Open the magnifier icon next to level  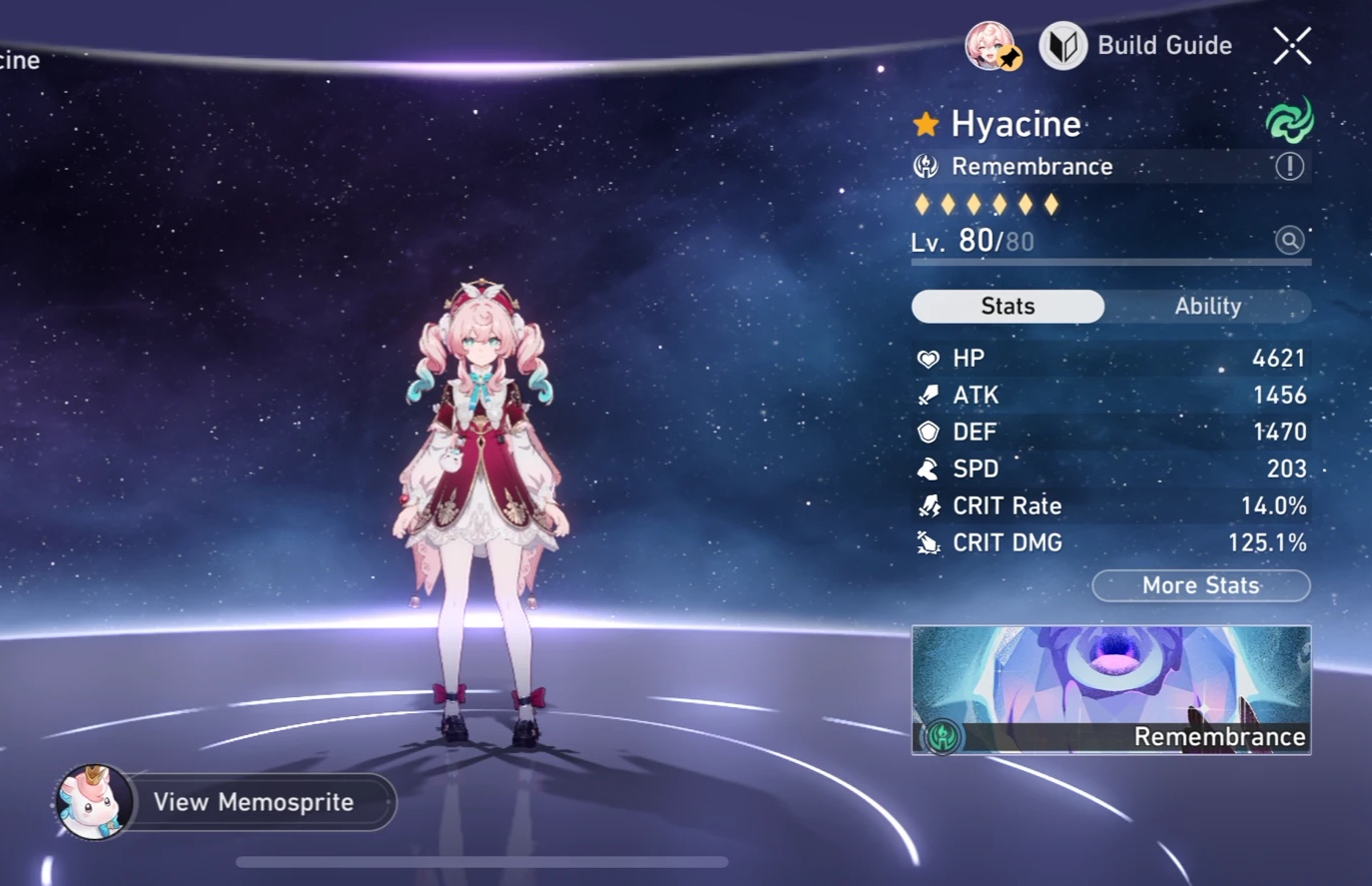(x=1289, y=240)
